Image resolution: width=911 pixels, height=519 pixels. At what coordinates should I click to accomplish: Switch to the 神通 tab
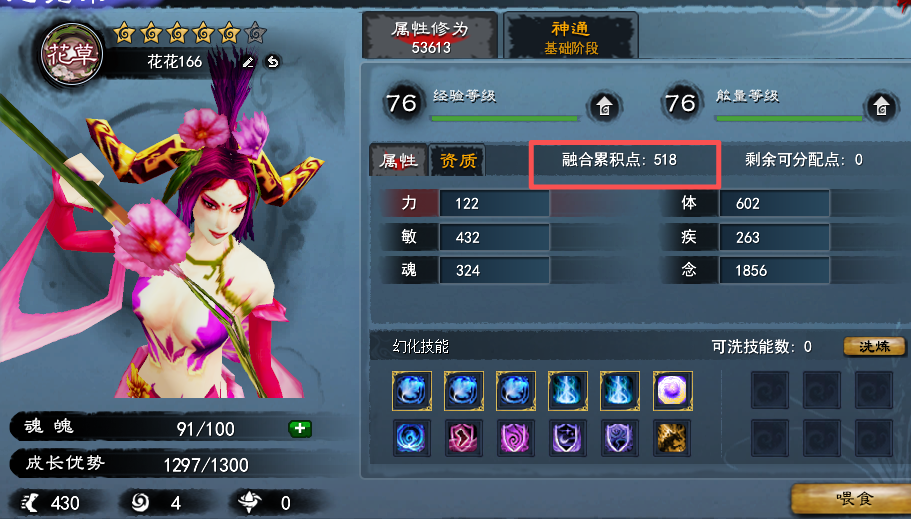(571, 37)
